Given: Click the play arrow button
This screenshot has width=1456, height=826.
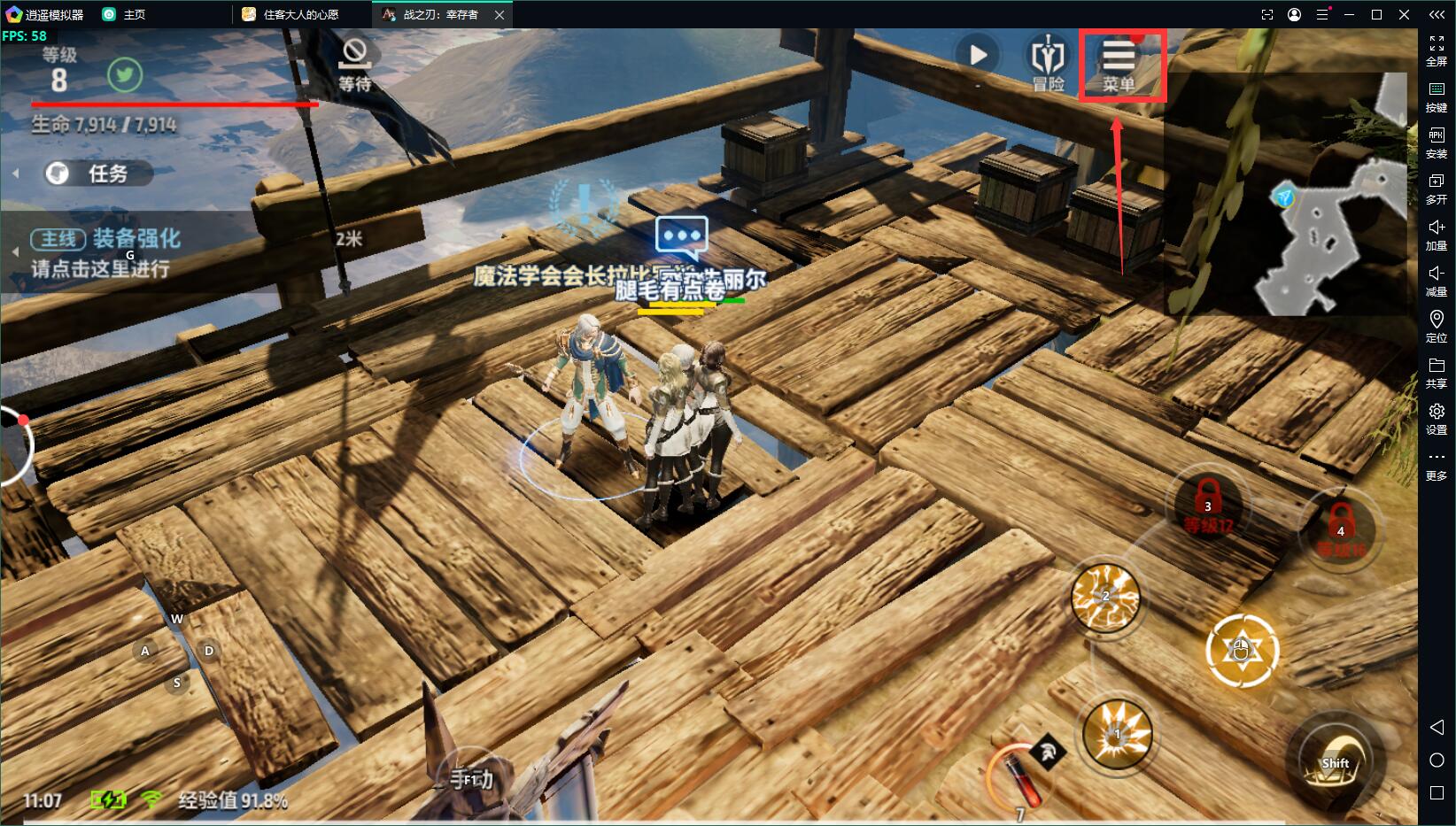Looking at the screenshot, I should 978,56.
